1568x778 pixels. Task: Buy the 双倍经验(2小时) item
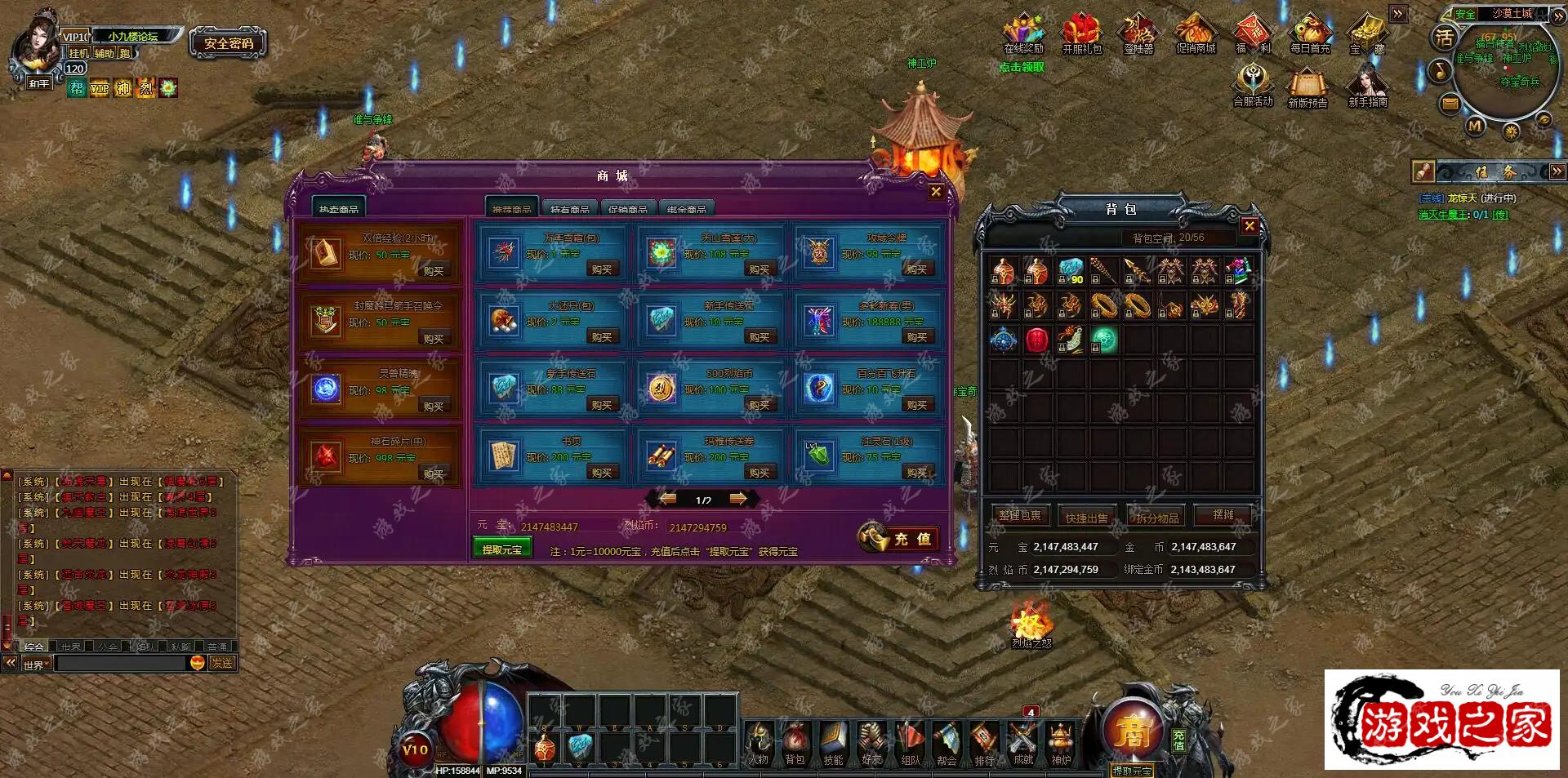pyautogui.click(x=434, y=270)
